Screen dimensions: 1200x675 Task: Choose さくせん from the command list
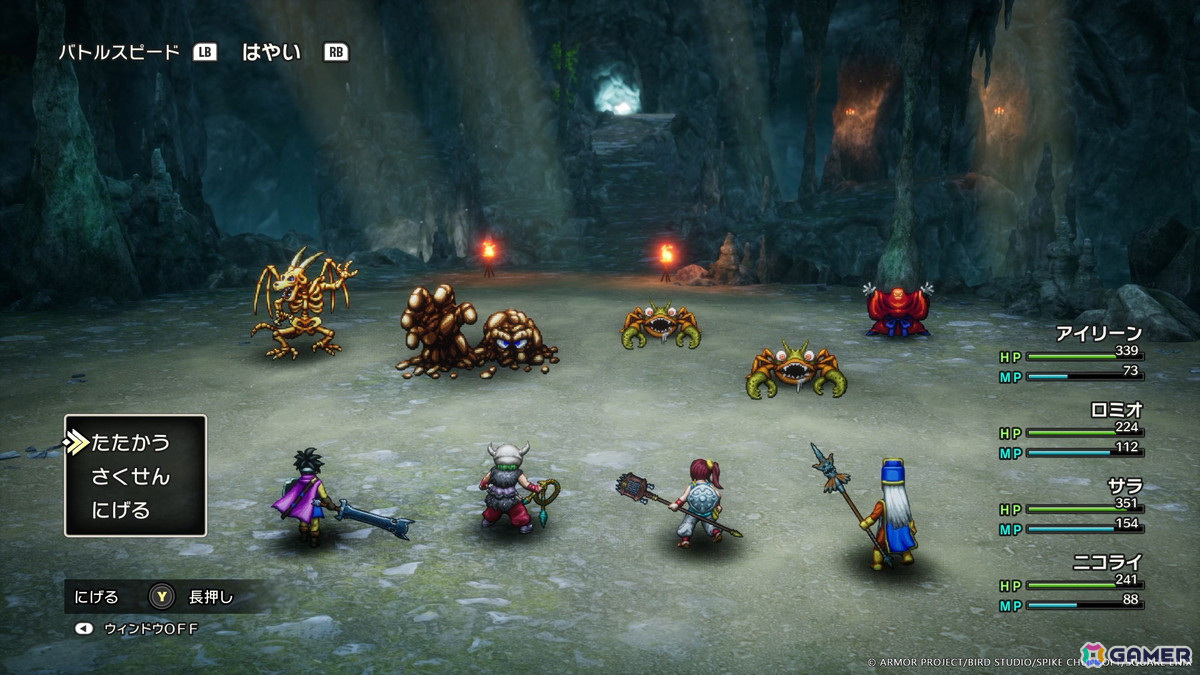click(x=130, y=476)
